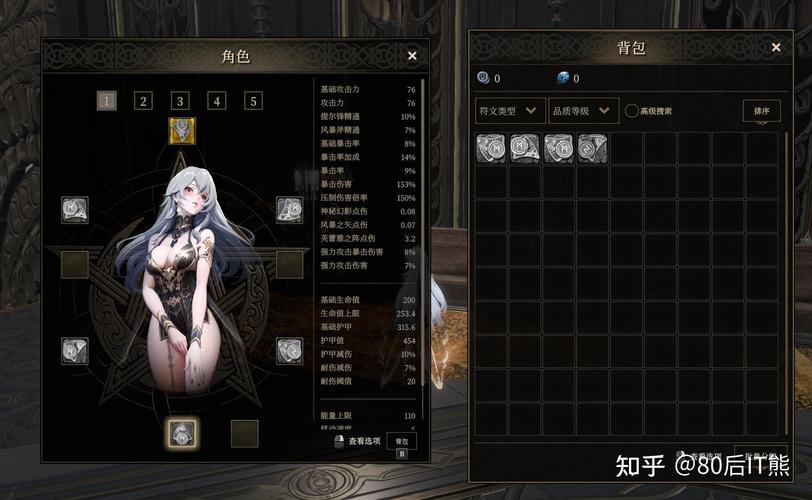Viewport: 812px width, 500px height.
Task: Click the 背包 button in the character panel
Action: point(401,440)
